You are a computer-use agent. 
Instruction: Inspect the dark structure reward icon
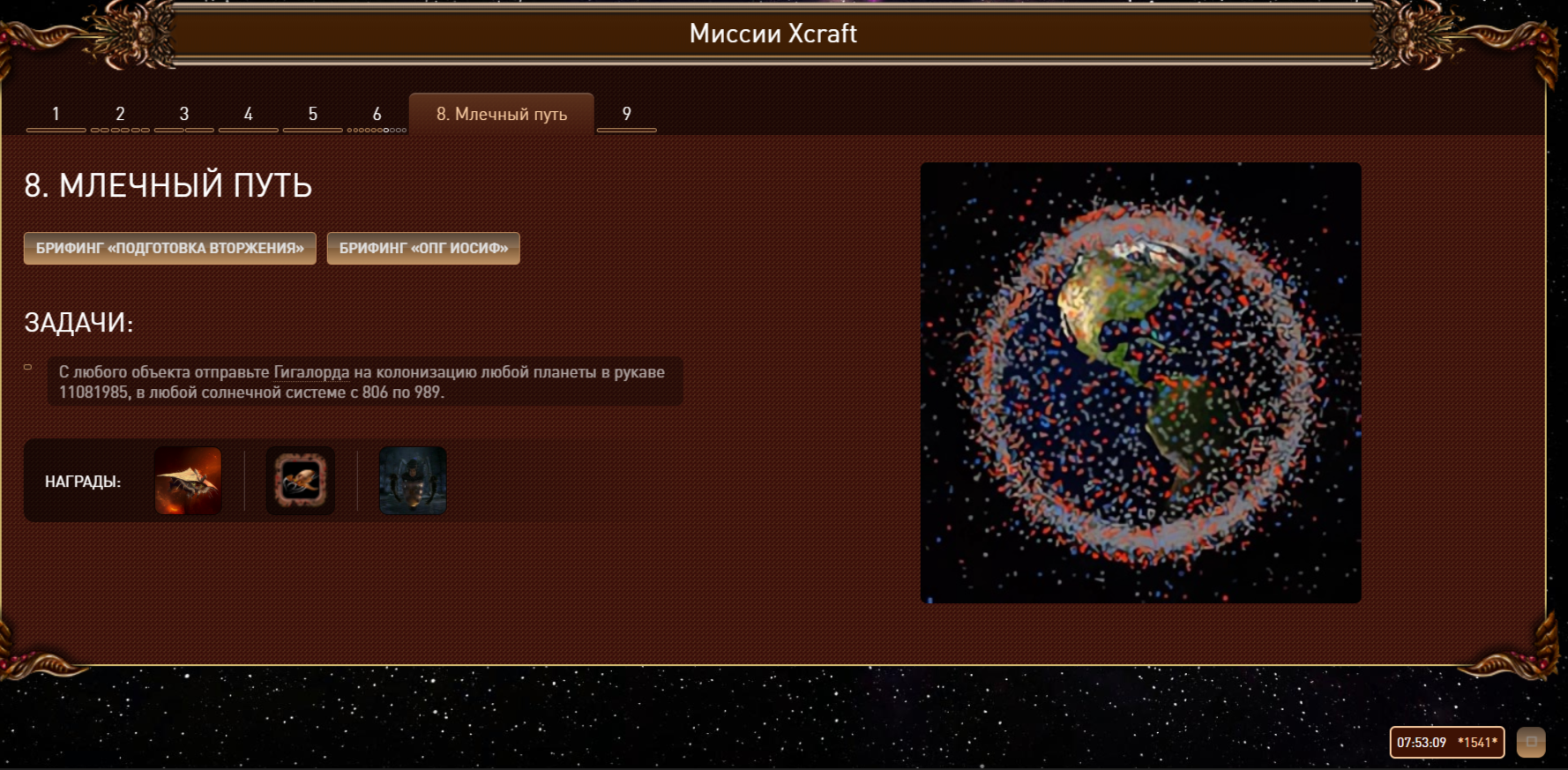coord(413,481)
